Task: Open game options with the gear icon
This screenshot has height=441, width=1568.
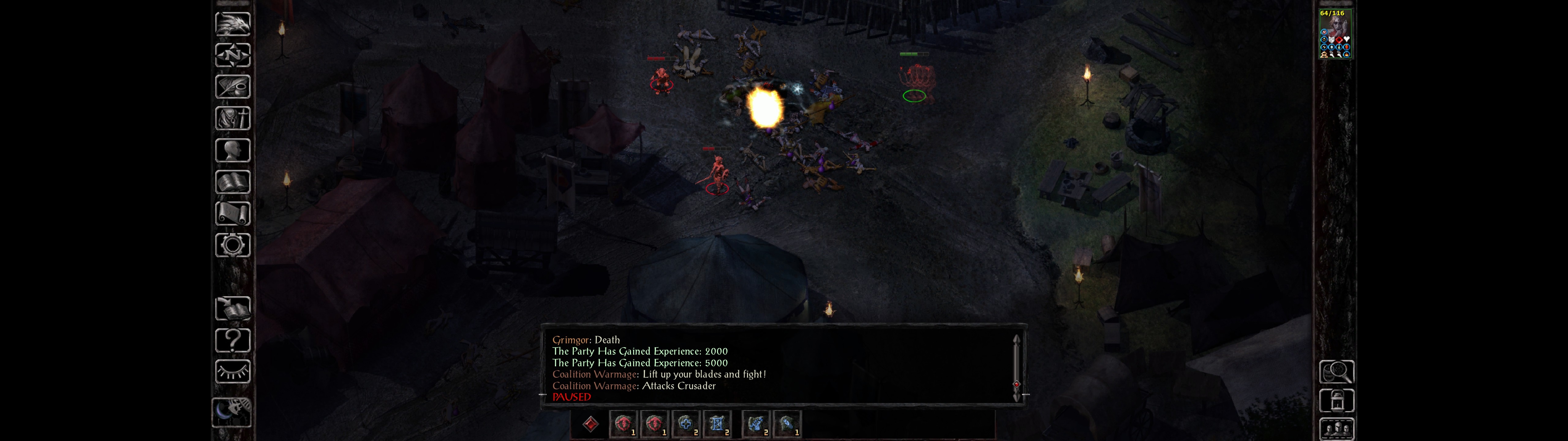Action: pos(232,246)
